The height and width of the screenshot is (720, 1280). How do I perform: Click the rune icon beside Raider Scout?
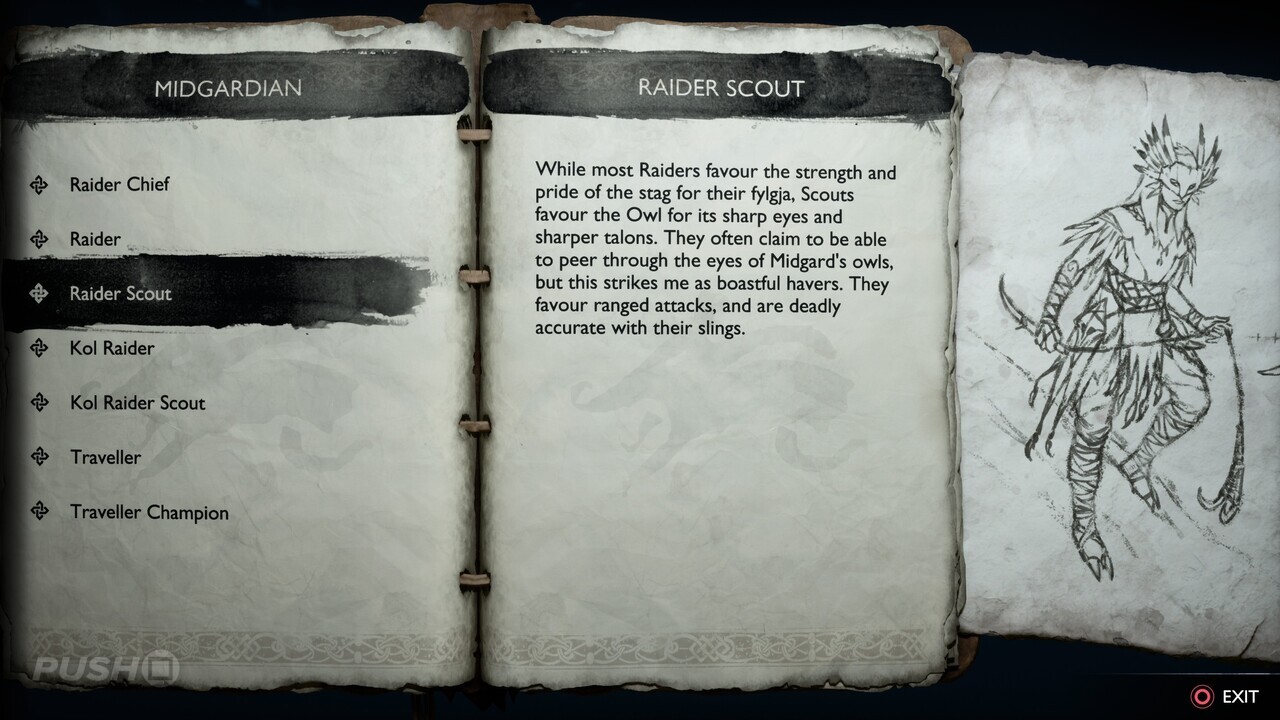click(x=39, y=293)
